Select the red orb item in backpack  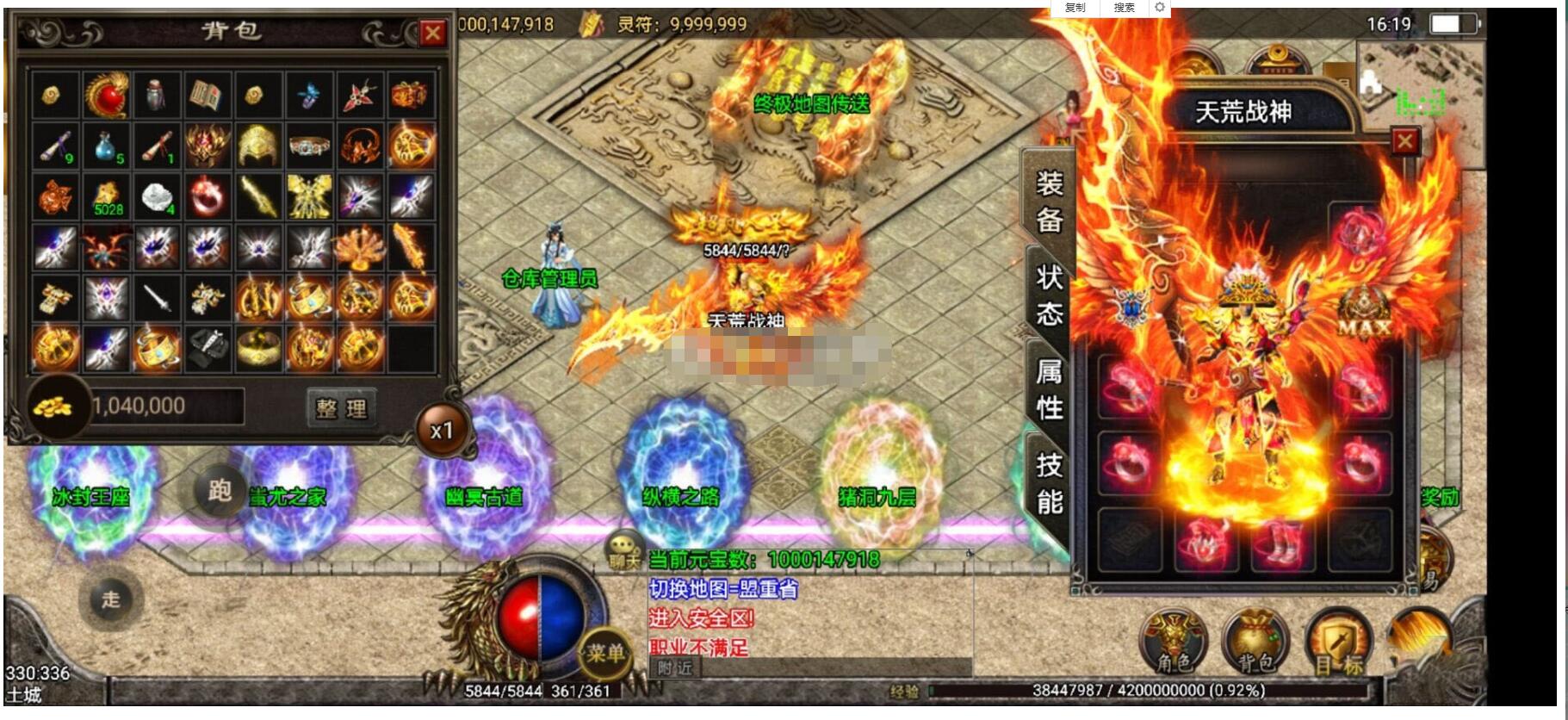click(106, 95)
